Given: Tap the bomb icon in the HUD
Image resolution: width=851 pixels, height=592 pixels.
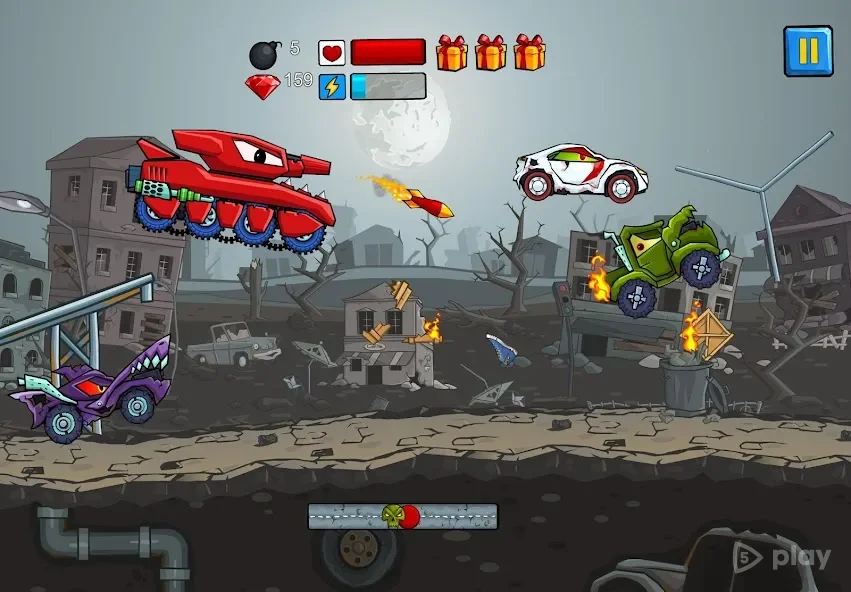Looking at the screenshot, I should pos(265,54).
